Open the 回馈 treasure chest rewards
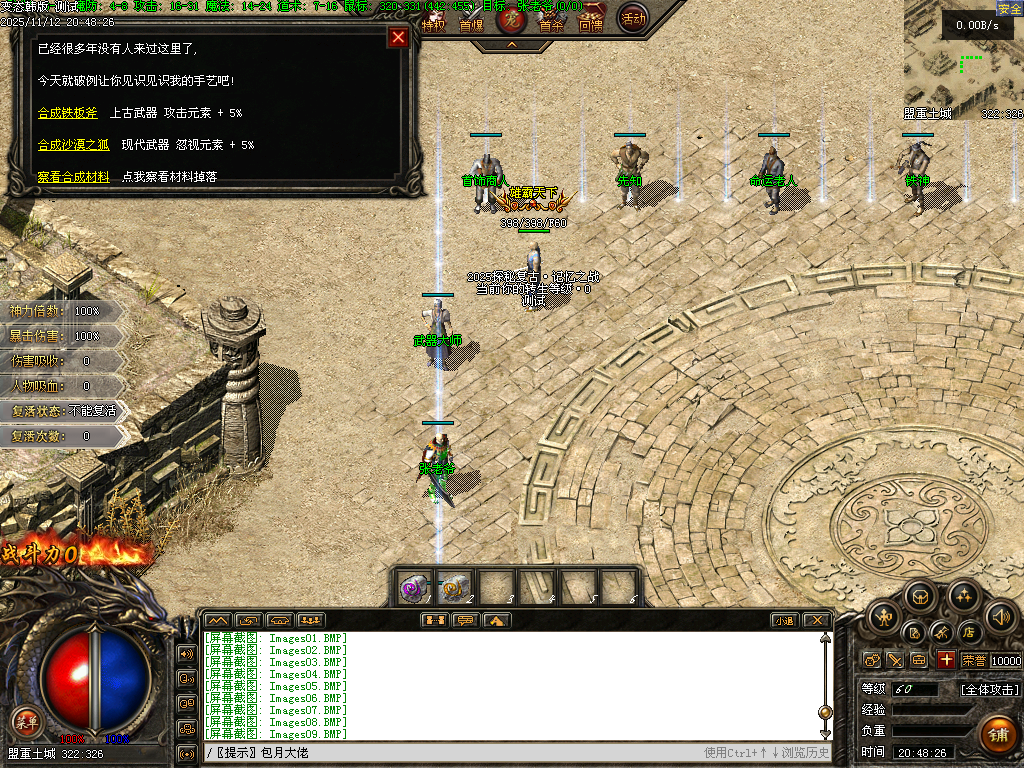 coord(591,21)
